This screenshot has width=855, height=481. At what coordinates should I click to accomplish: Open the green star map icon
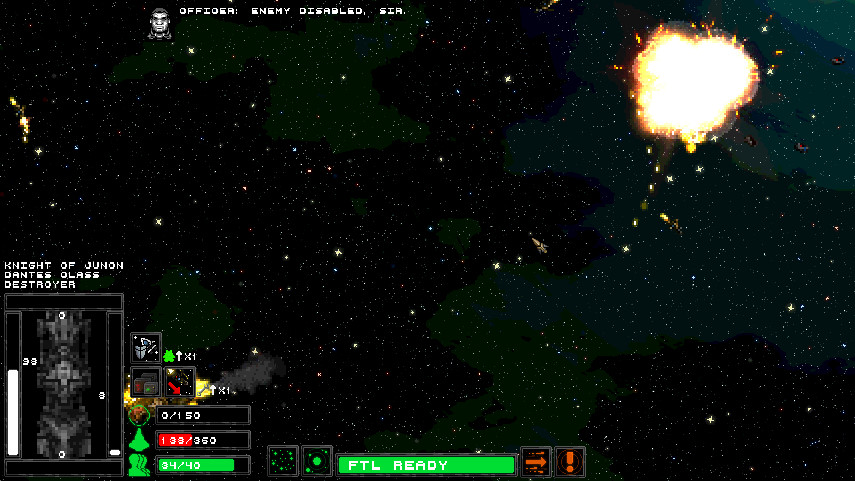tap(283, 462)
